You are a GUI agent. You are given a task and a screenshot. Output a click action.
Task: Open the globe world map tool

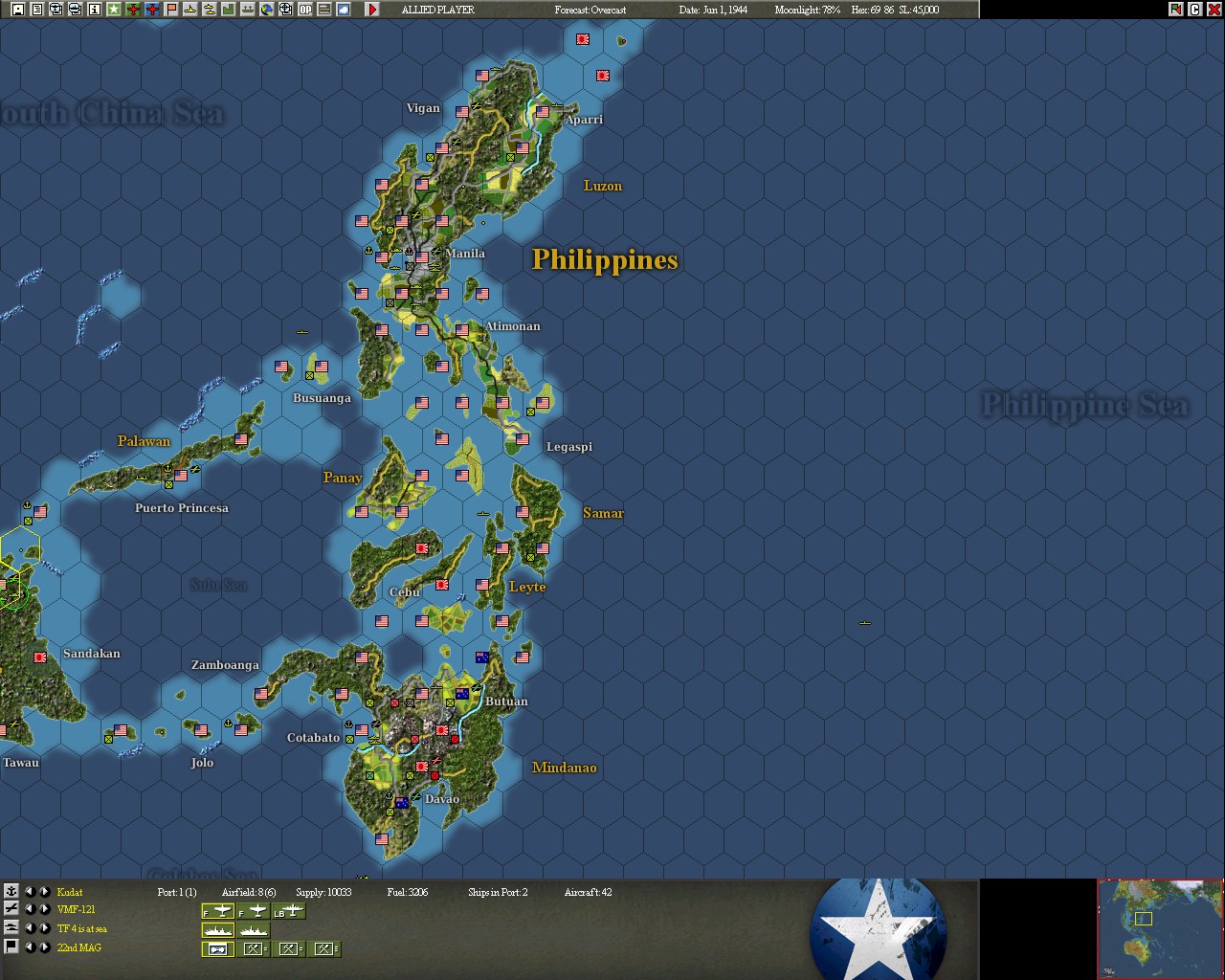coord(266,11)
